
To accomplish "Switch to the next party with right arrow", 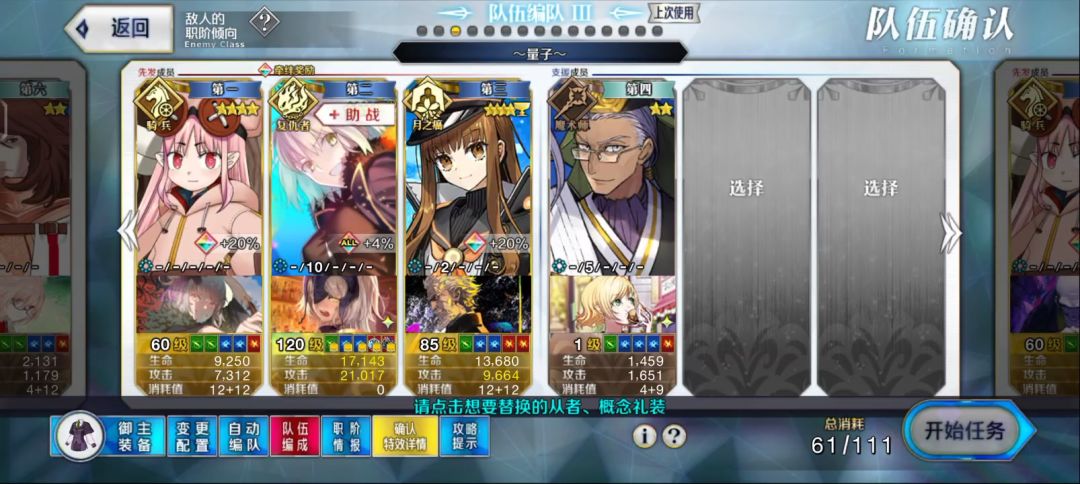I will click(952, 232).
